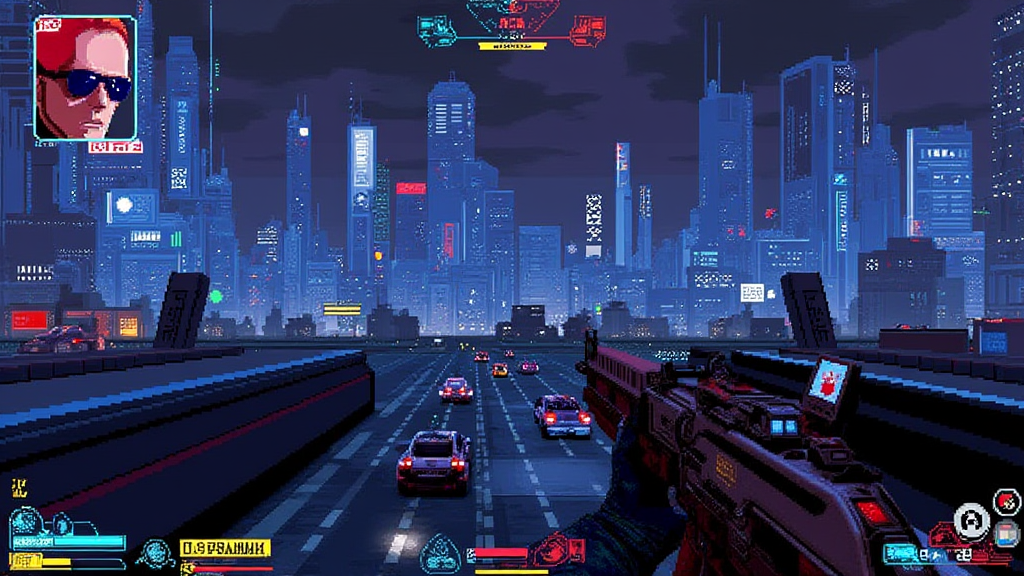Select the yellow text label at bottom left
Screen dimensions: 1024x576
coord(225,548)
